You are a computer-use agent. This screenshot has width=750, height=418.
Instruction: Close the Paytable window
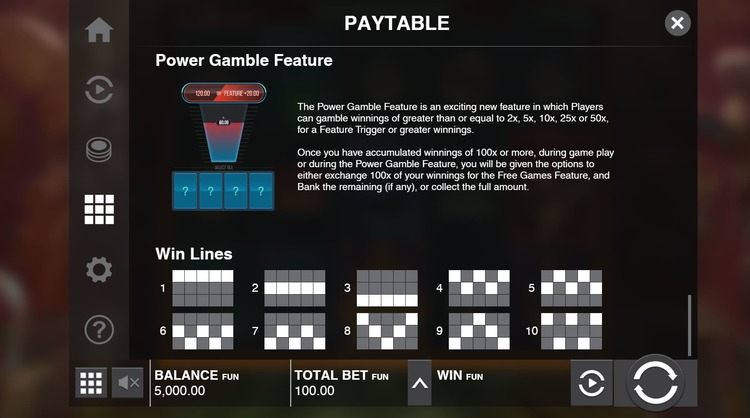[678, 23]
